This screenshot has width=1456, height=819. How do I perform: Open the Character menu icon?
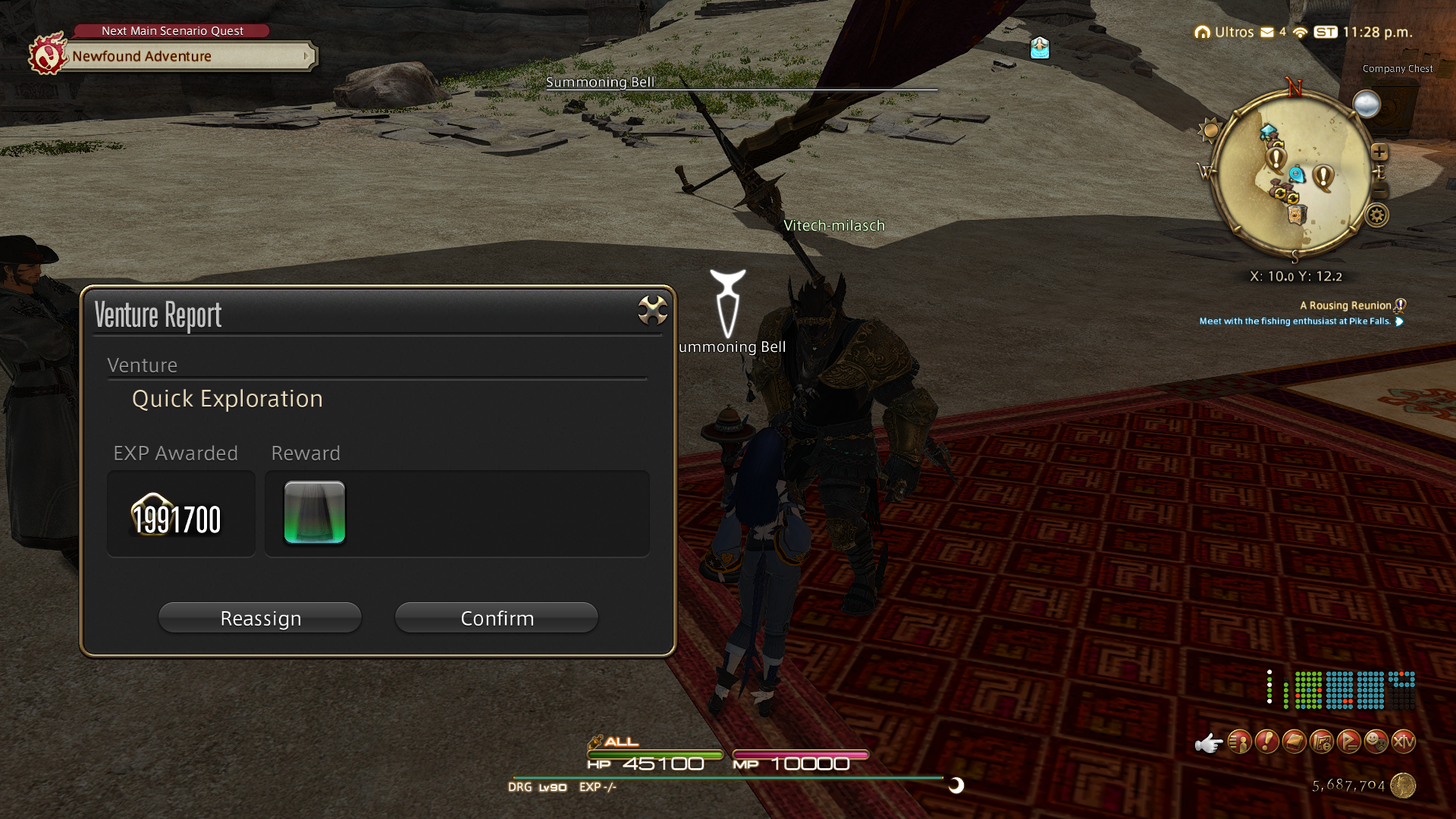point(1240,742)
